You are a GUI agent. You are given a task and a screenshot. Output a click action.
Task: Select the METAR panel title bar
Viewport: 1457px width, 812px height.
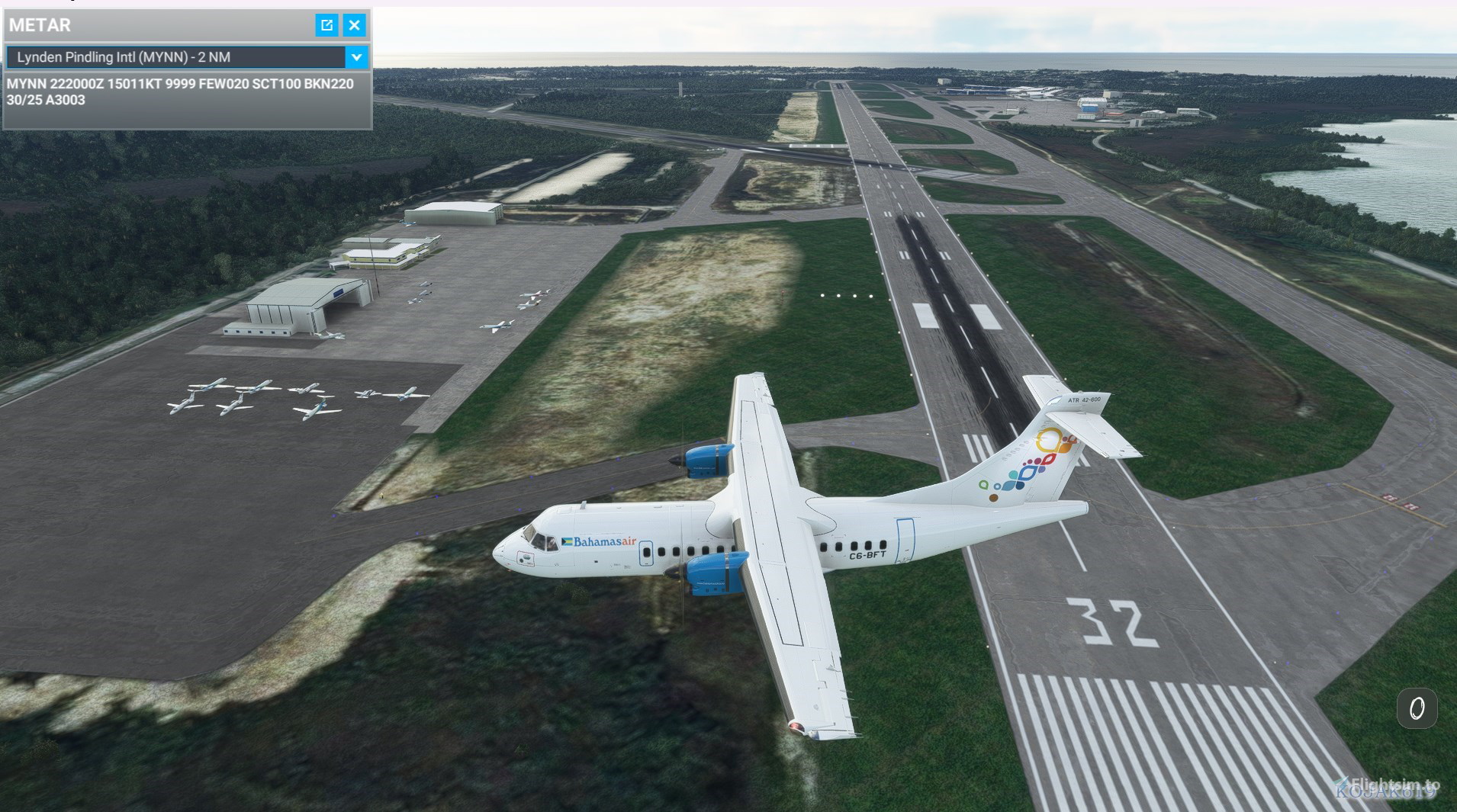click(x=153, y=25)
